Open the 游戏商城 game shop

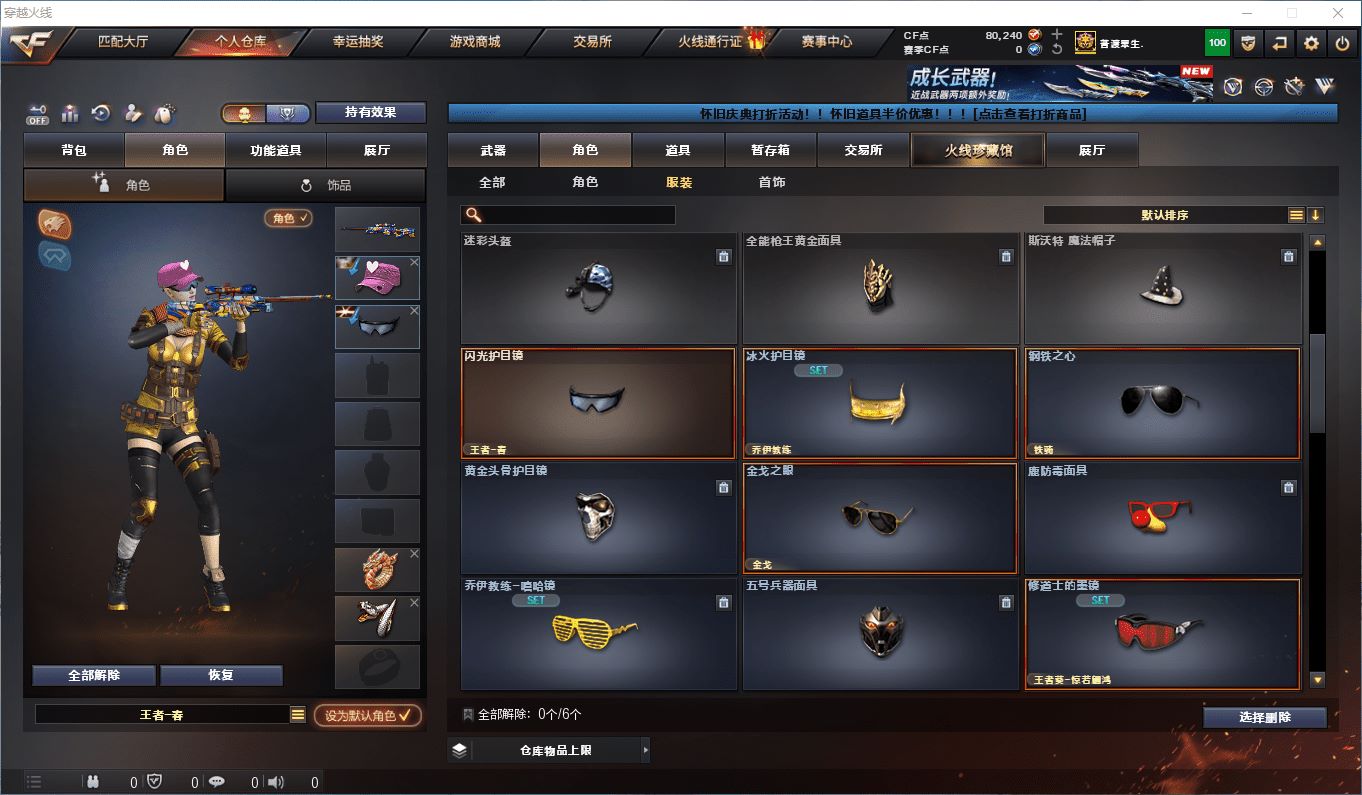pyautogui.click(x=474, y=42)
